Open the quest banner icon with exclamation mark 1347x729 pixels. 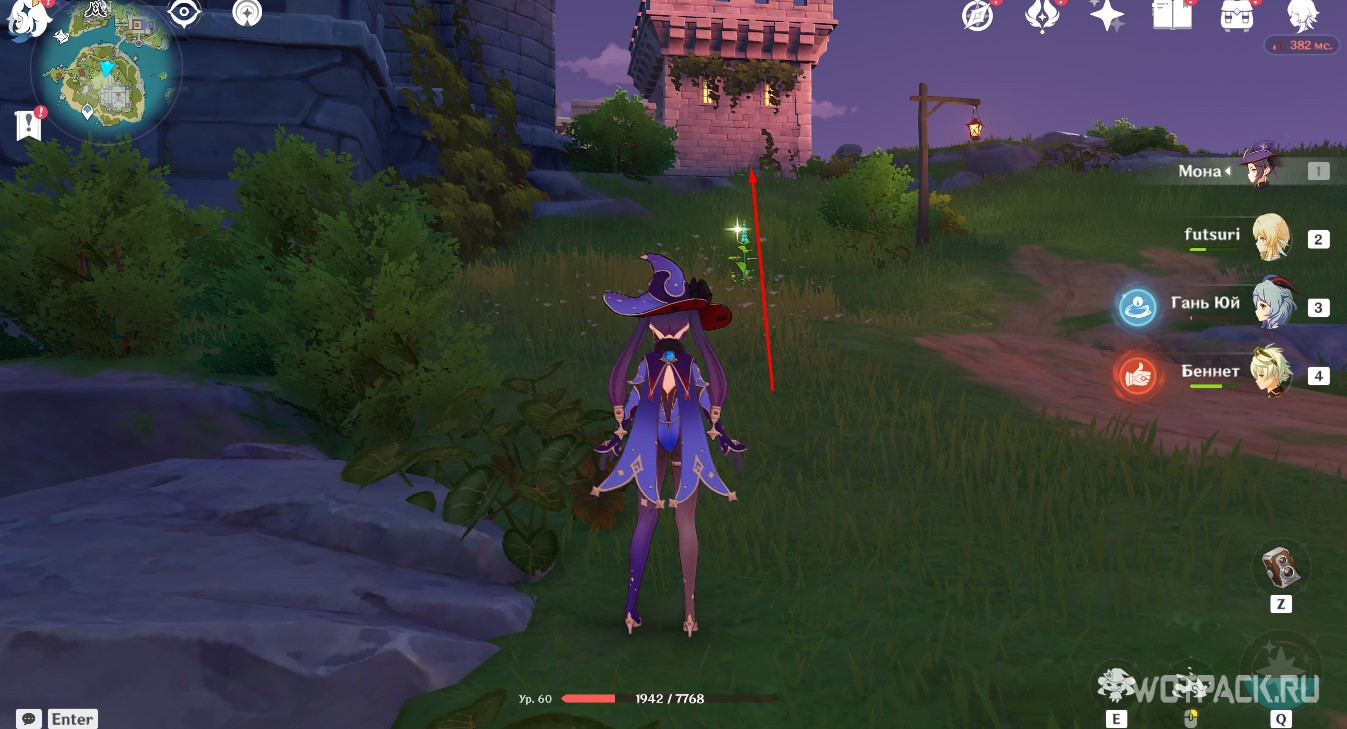(x=29, y=124)
